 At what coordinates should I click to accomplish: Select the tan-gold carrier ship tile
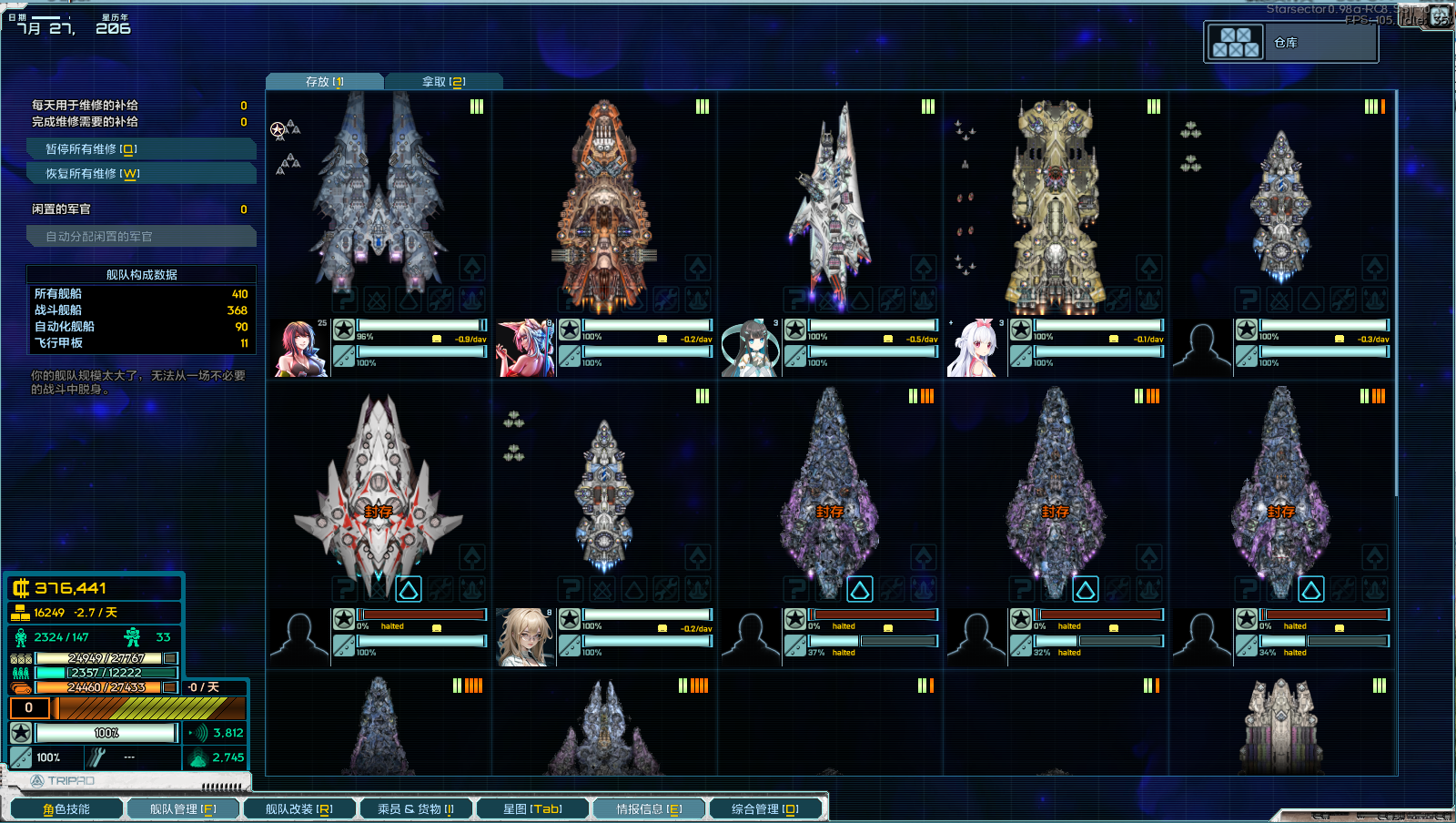click(x=1055, y=205)
